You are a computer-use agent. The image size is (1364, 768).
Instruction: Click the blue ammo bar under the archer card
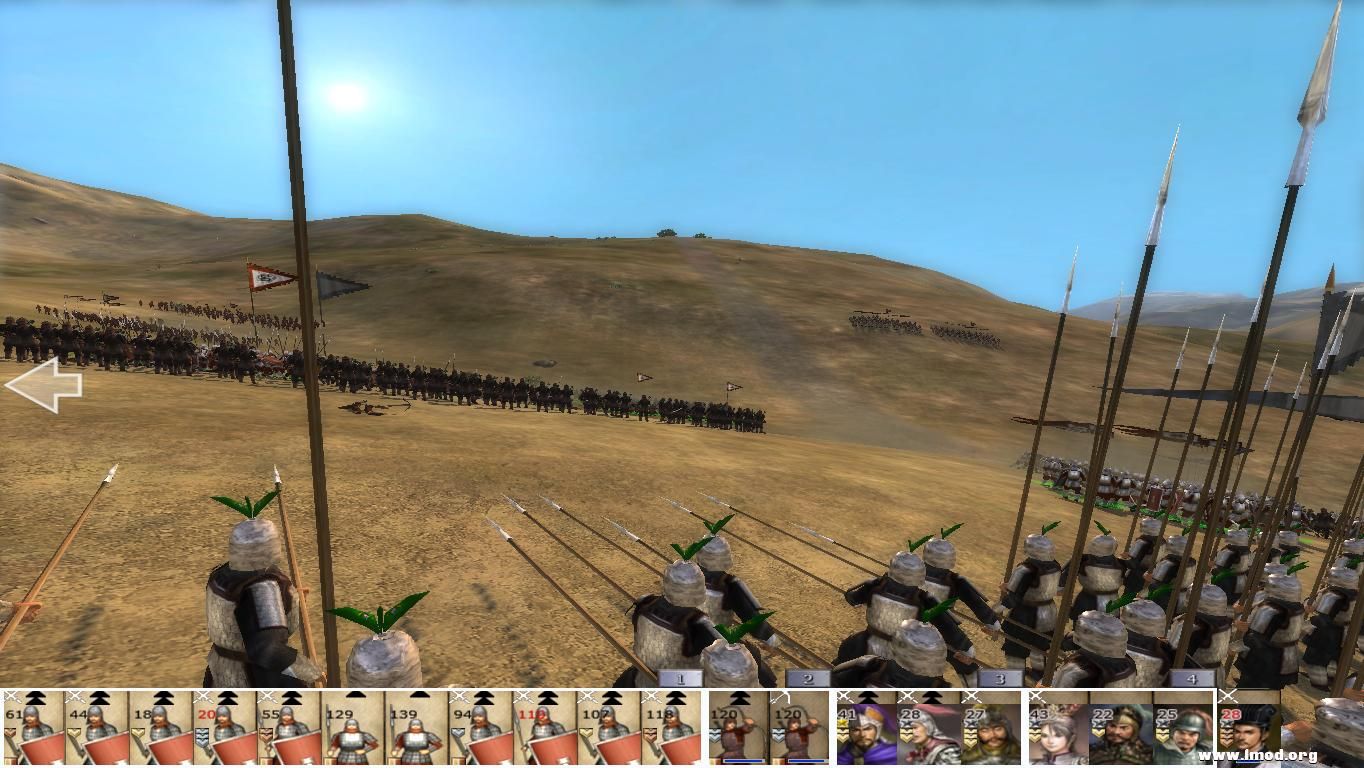[x=744, y=762]
